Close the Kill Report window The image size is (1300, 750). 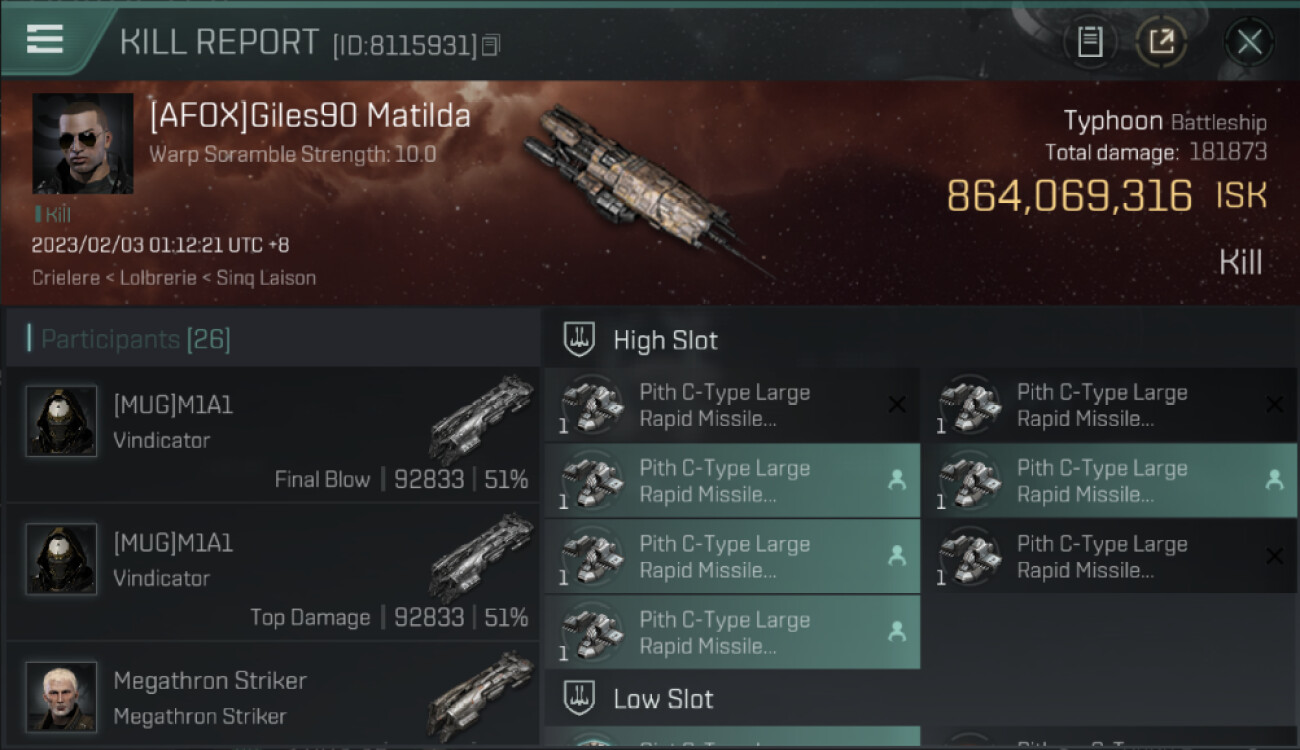pos(1249,42)
